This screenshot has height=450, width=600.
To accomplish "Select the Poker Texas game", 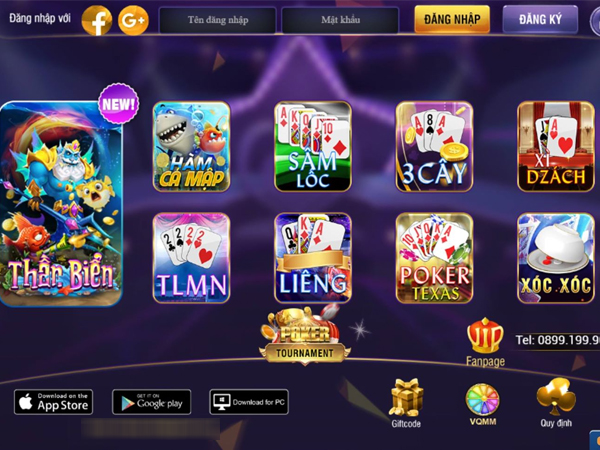I will [x=434, y=258].
